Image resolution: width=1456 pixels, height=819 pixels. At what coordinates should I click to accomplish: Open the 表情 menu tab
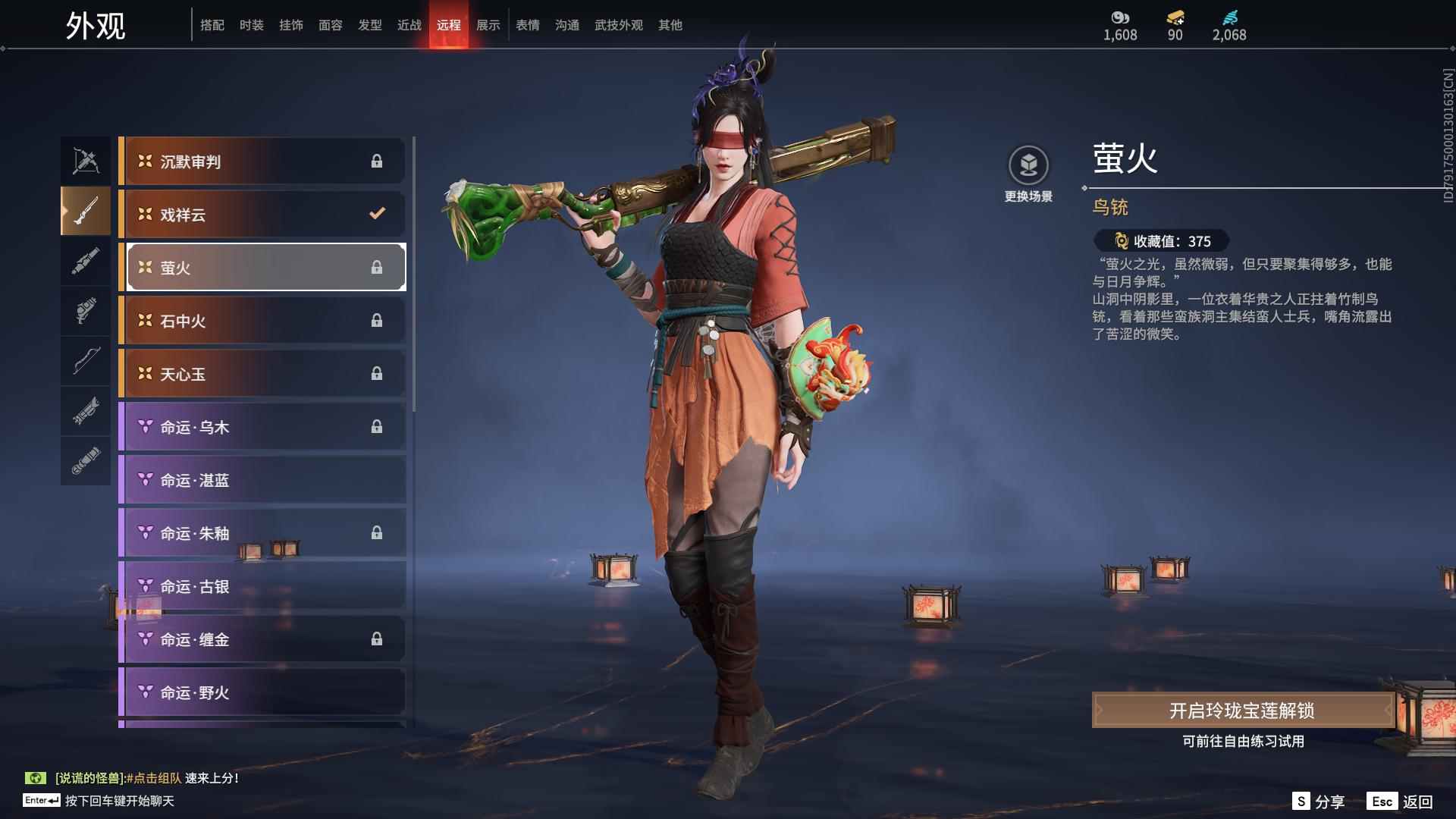(527, 25)
